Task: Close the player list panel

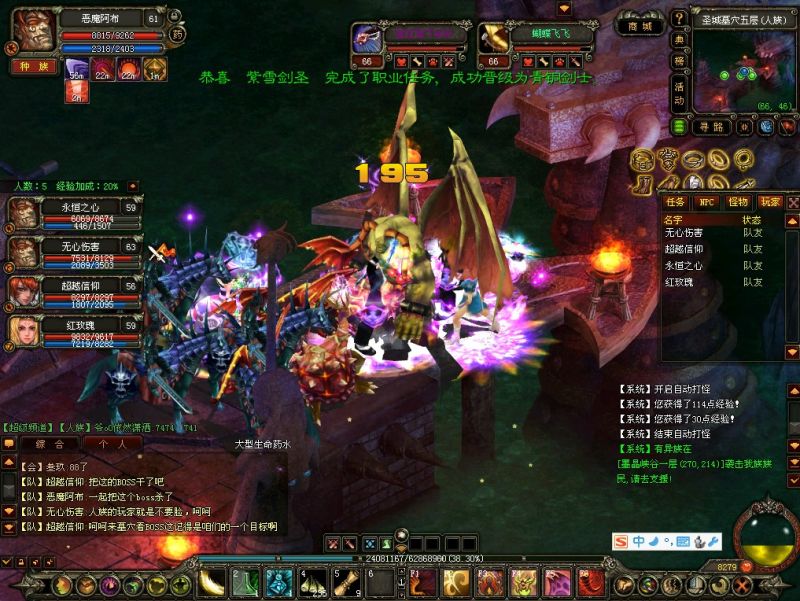Action: tap(792, 202)
